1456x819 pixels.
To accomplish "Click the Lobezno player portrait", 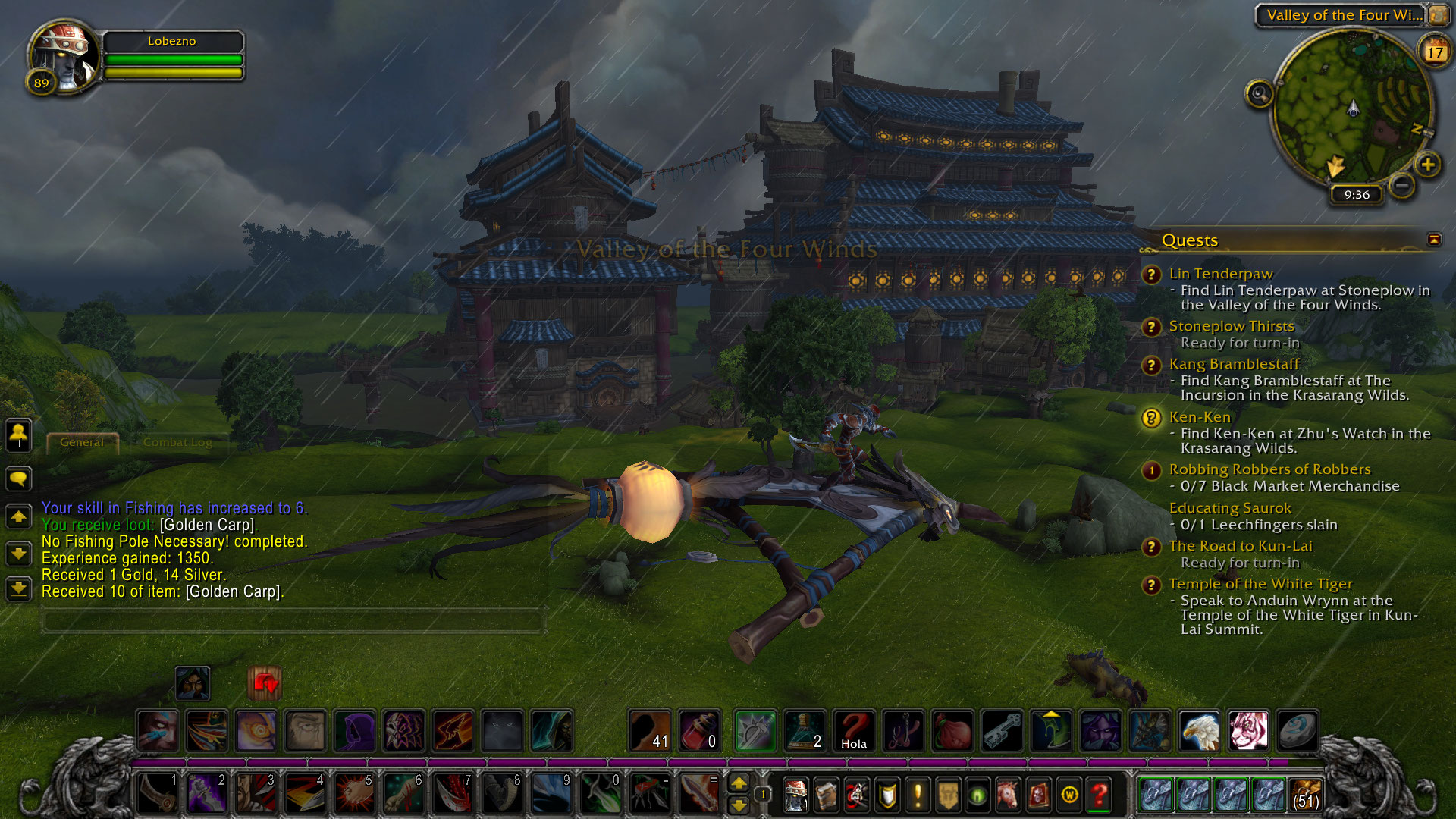I will [x=64, y=57].
